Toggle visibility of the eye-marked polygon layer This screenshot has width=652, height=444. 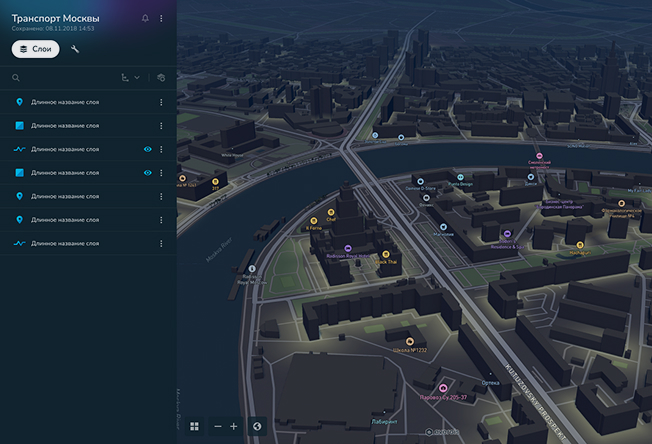(x=147, y=173)
